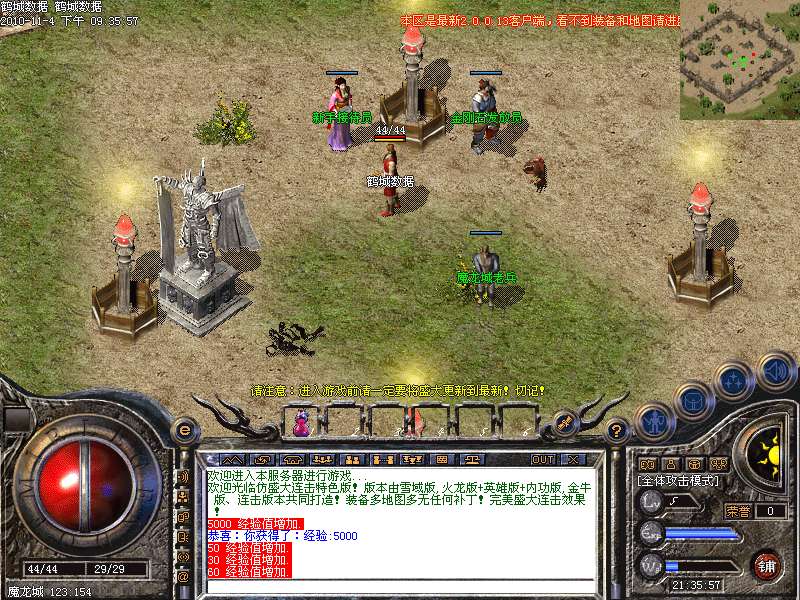Open the red 铺 shop button
This screenshot has width=800, height=600.
tap(767, 564)
